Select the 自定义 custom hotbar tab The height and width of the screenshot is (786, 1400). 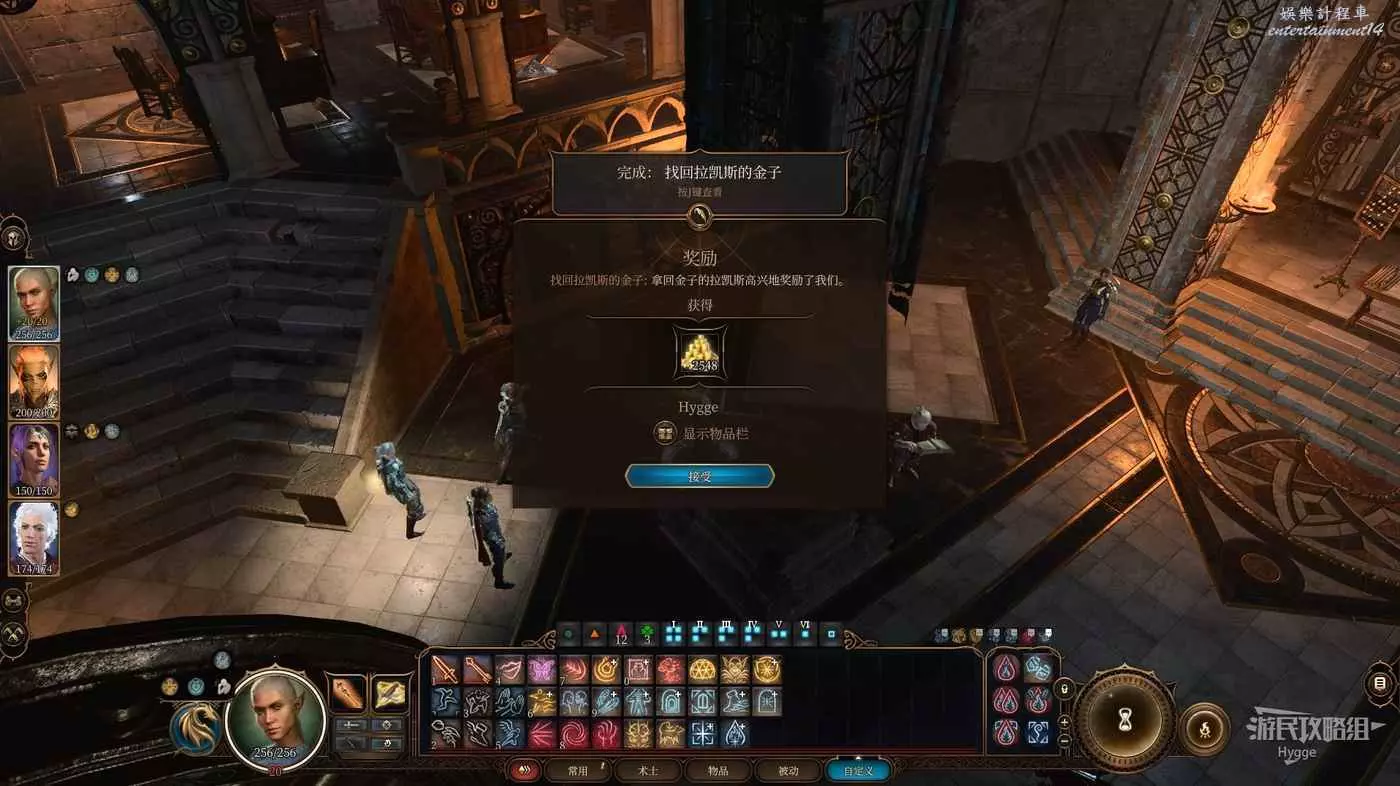pyautogui.click(x=857, y=771)
